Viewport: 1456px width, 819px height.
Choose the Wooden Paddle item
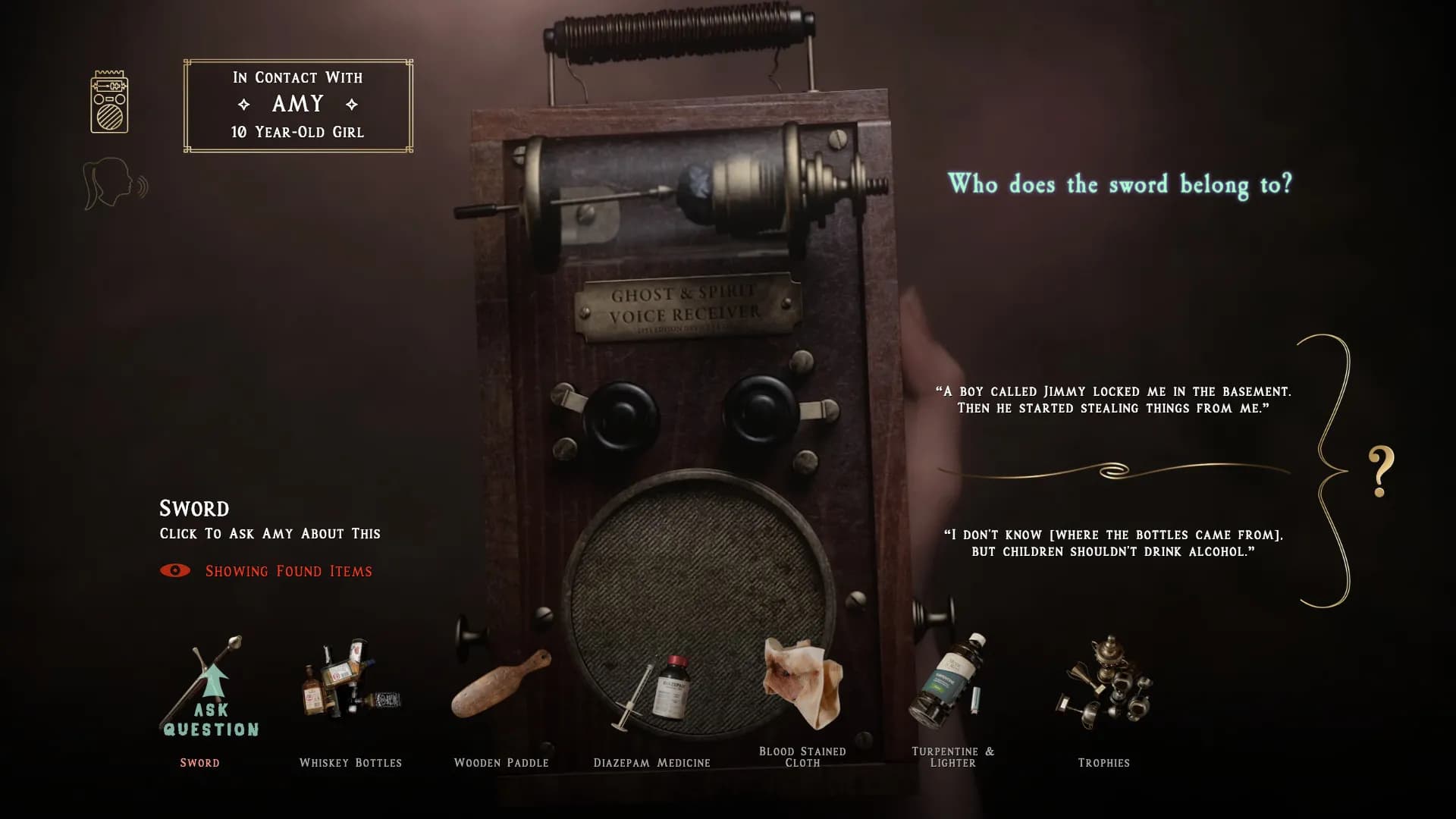[500, 684]
